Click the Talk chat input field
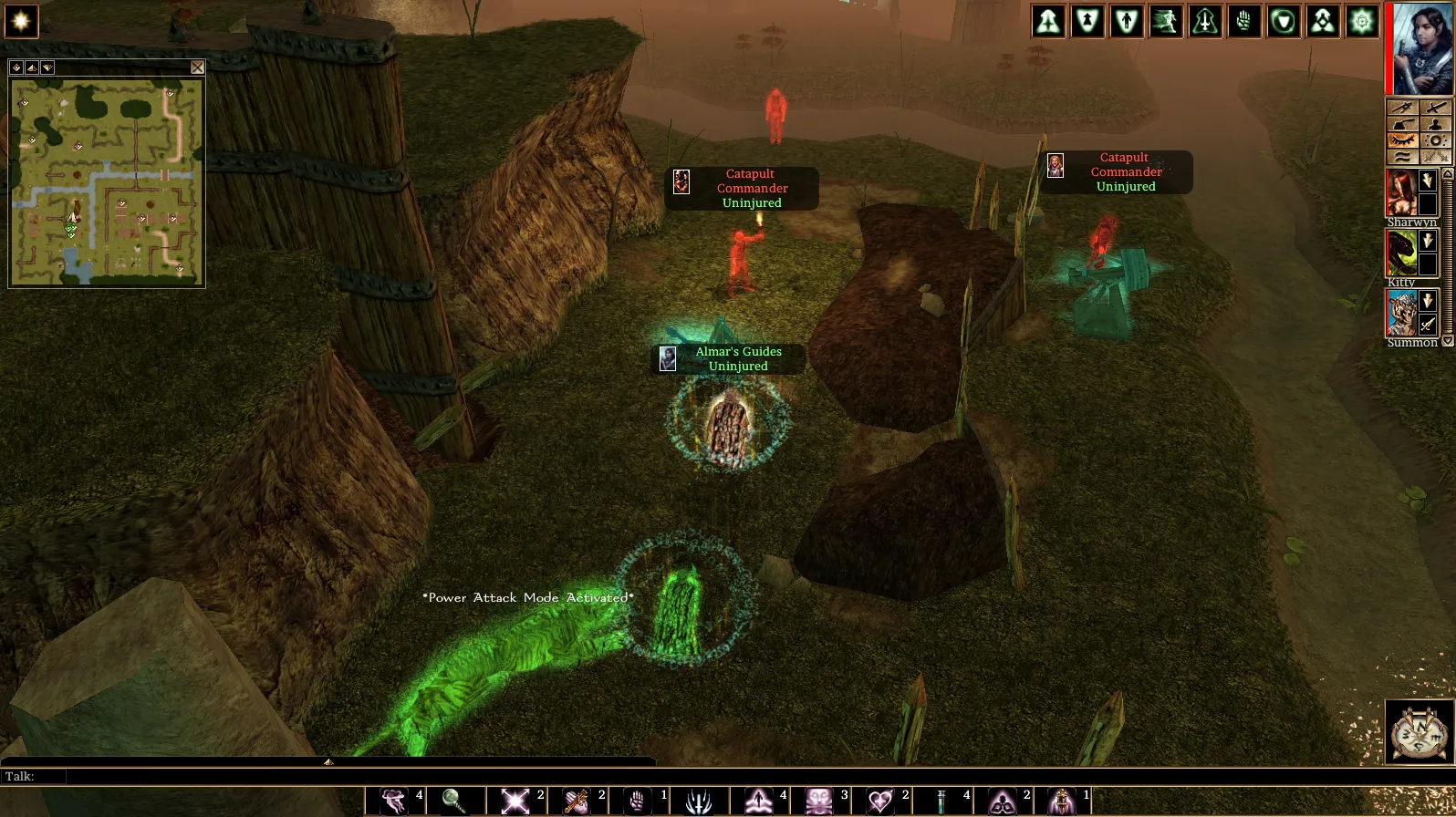Viewport: 1456px width, 817px height. pyautogui.click(x=347, y=777)
